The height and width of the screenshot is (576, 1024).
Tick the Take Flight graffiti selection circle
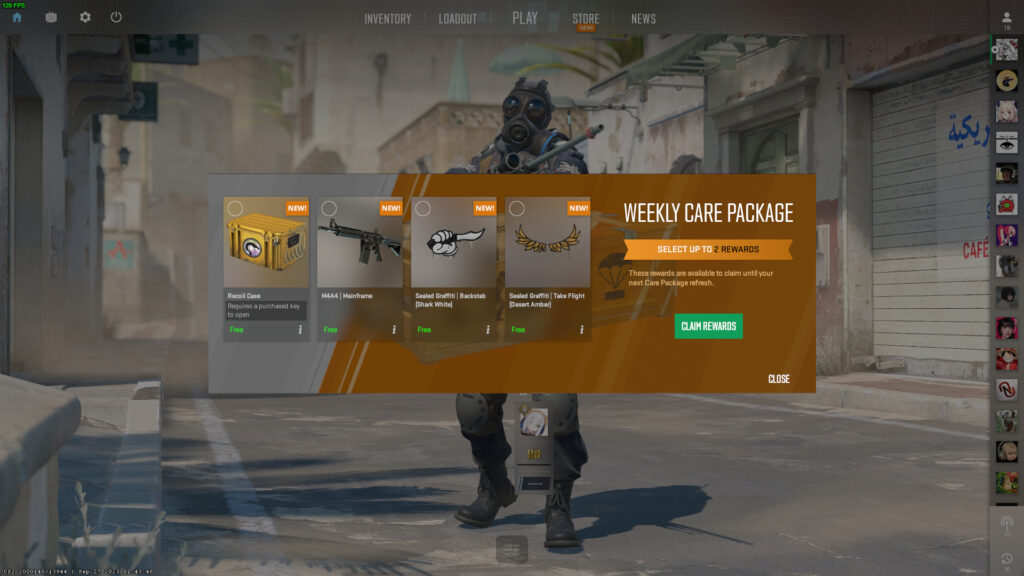click(517, 208)
